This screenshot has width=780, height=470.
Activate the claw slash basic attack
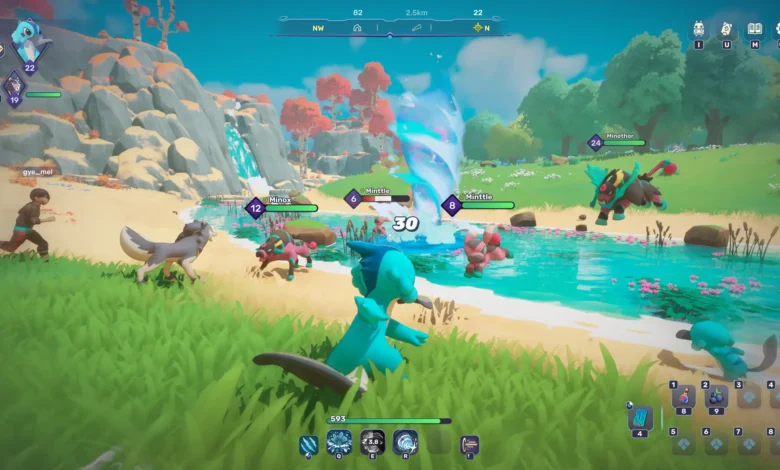(x=309, y=442)
